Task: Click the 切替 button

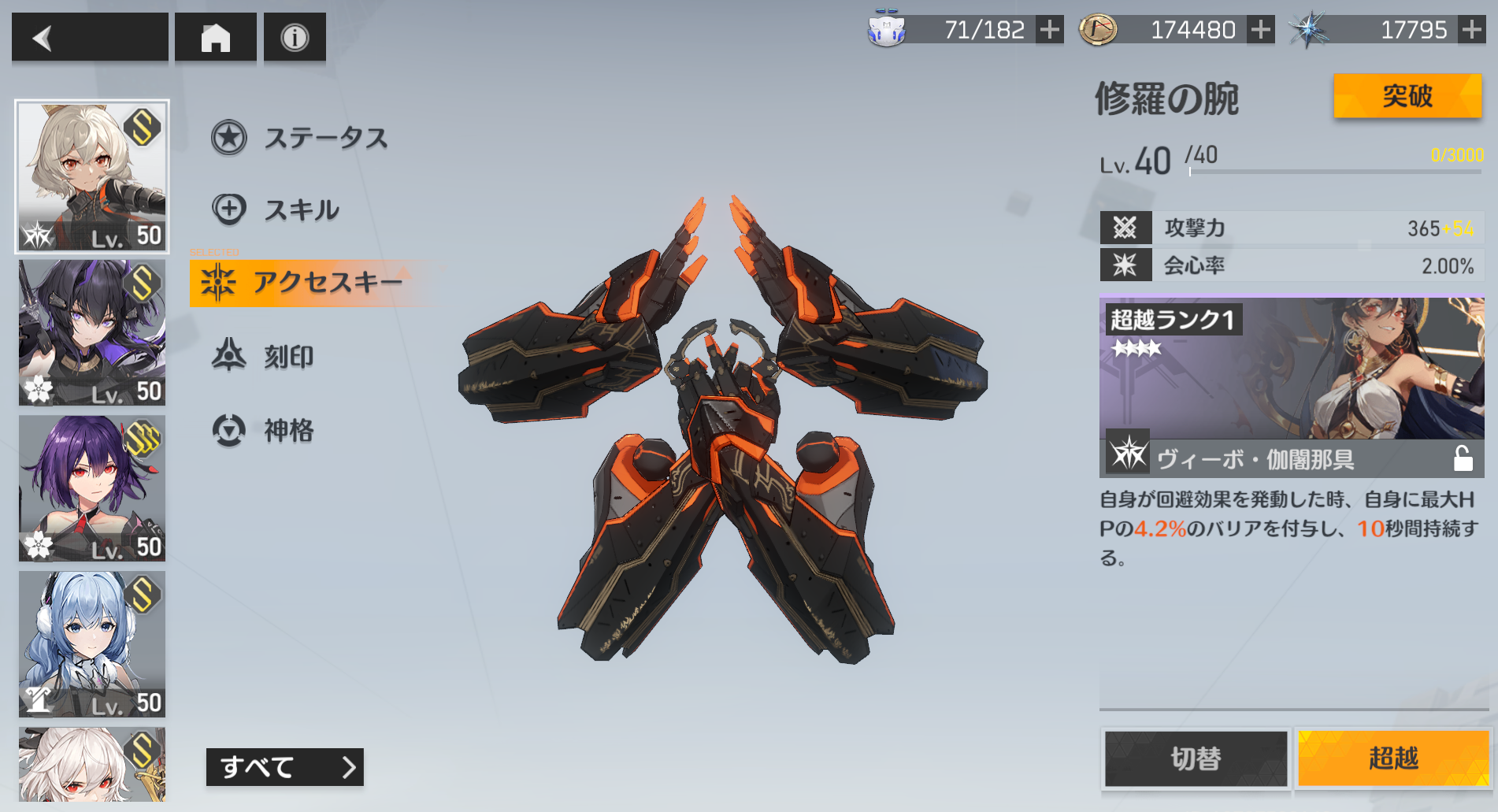Action: pyautogui.click(x=1195, y=758)
